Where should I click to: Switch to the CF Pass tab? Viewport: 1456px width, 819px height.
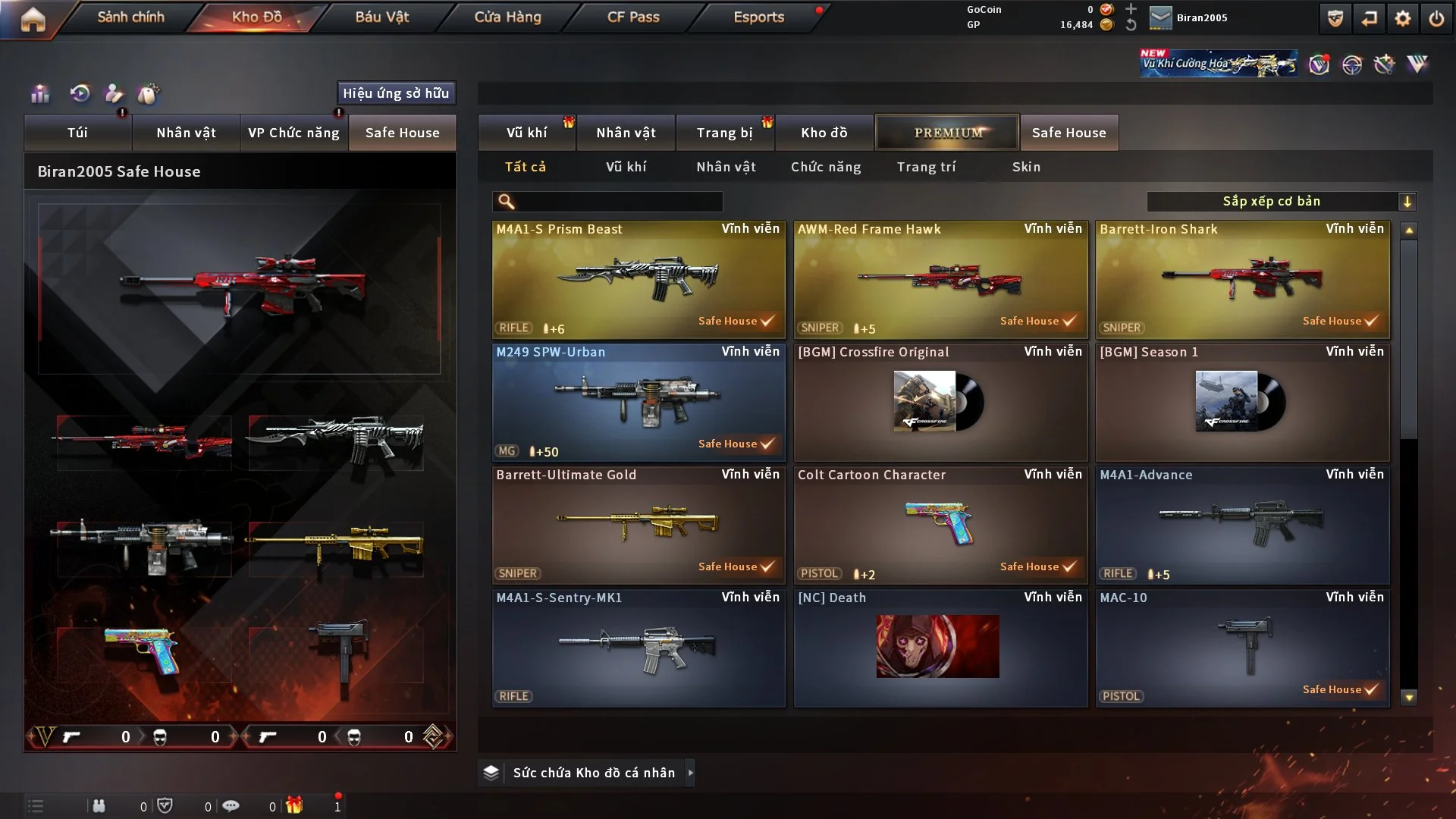(x=633, y=17)
